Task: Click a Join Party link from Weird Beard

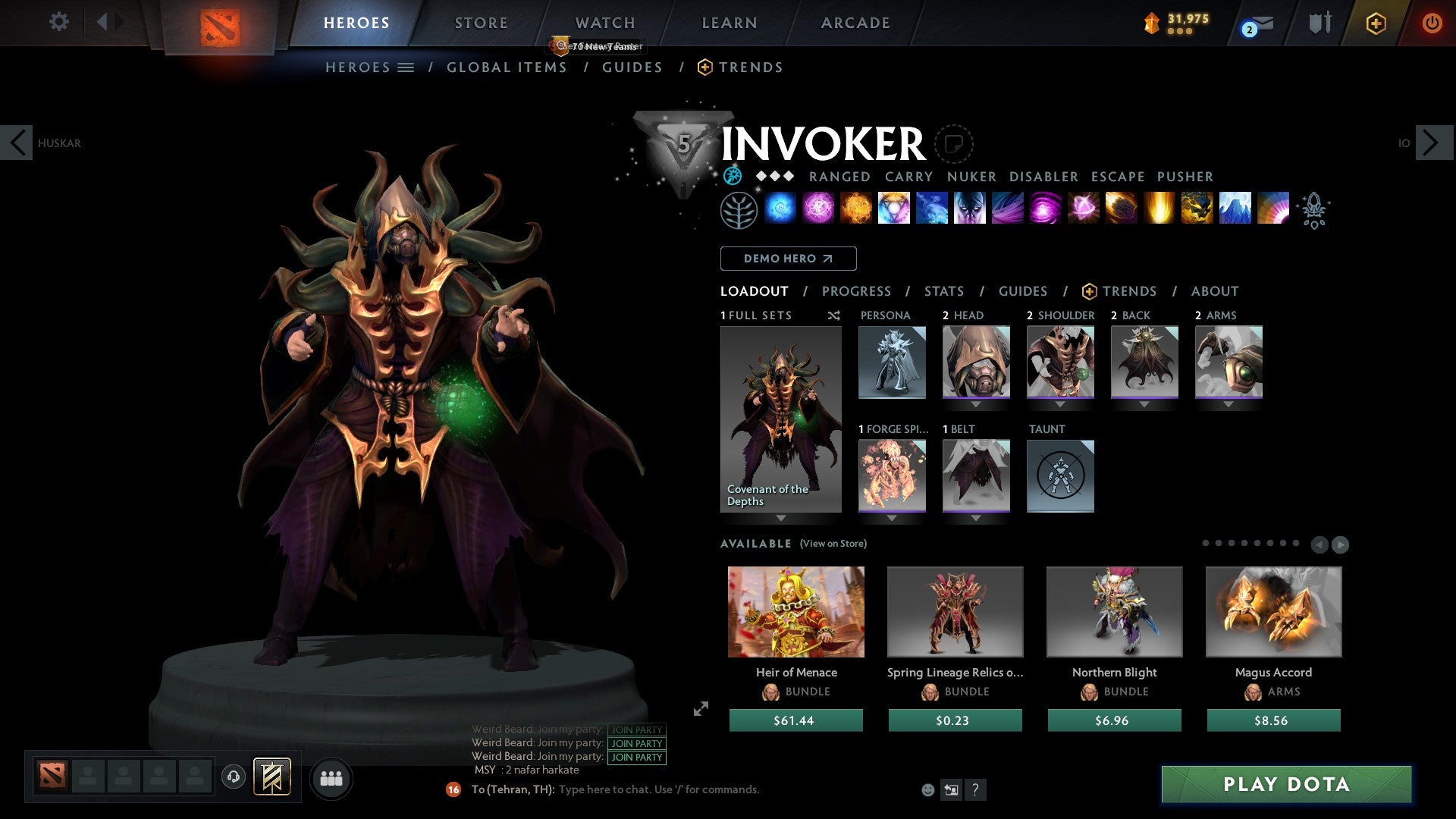Action: tap(636, 743)
